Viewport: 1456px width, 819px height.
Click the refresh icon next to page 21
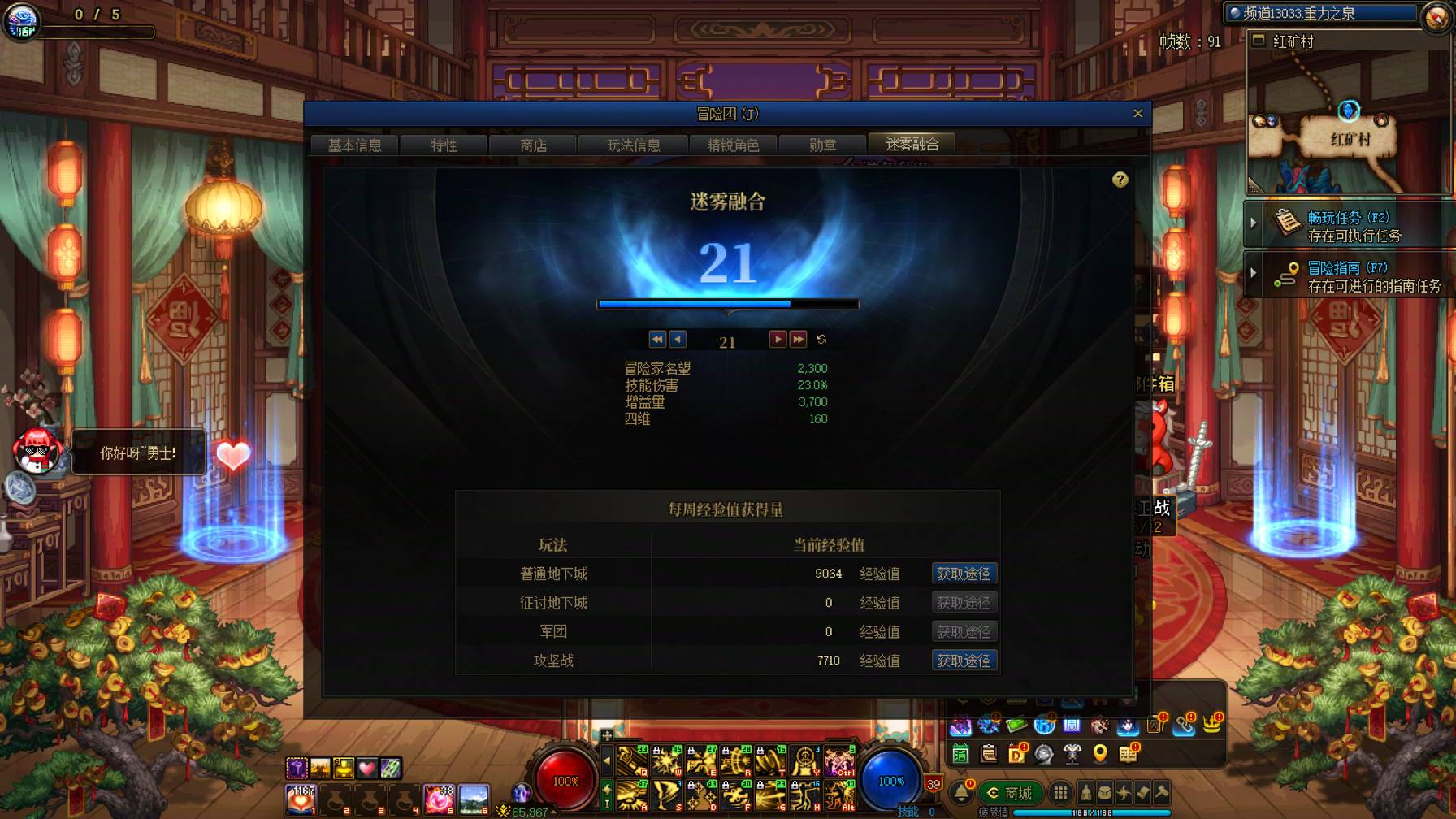pos(821,340)
